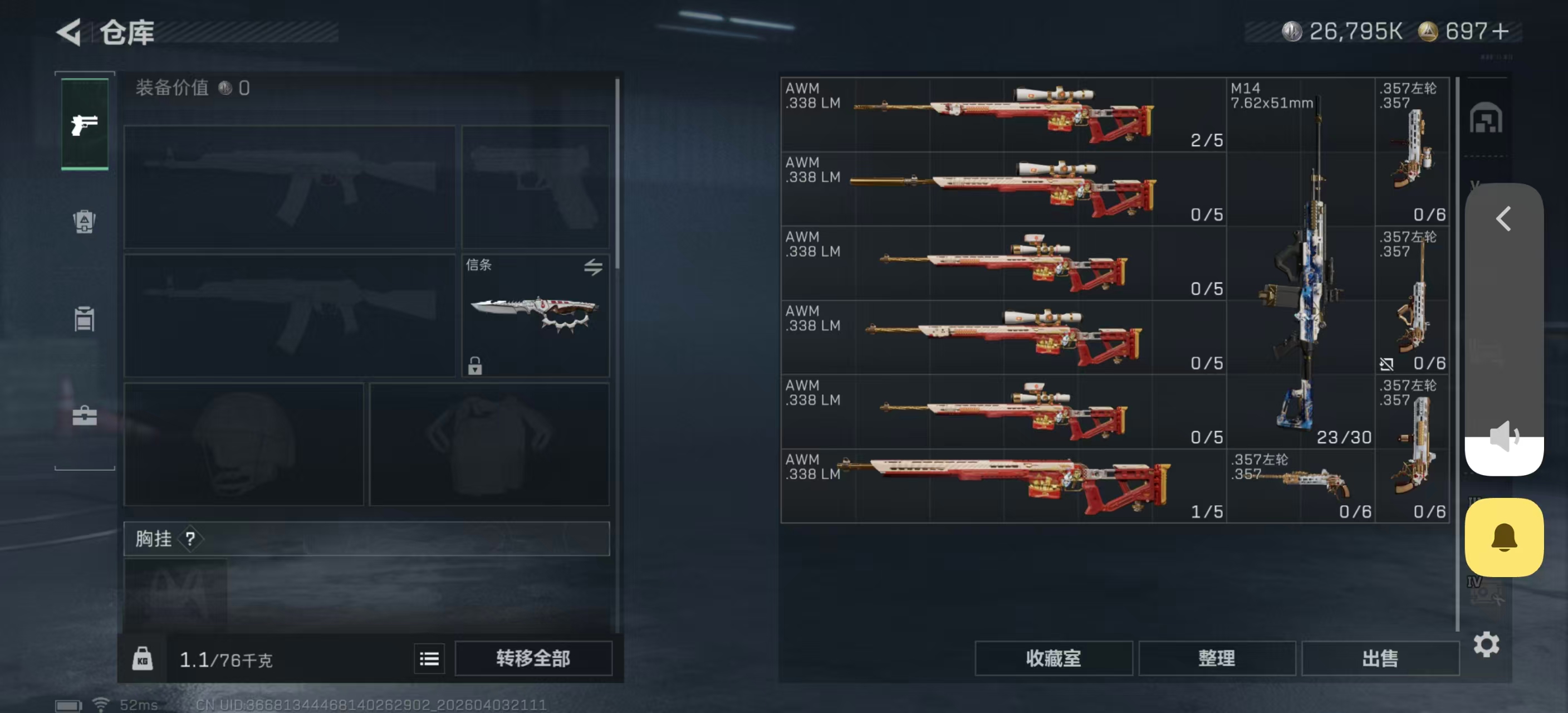
Task: Click the swap arrows on knife slot
Action: (594, 267)
